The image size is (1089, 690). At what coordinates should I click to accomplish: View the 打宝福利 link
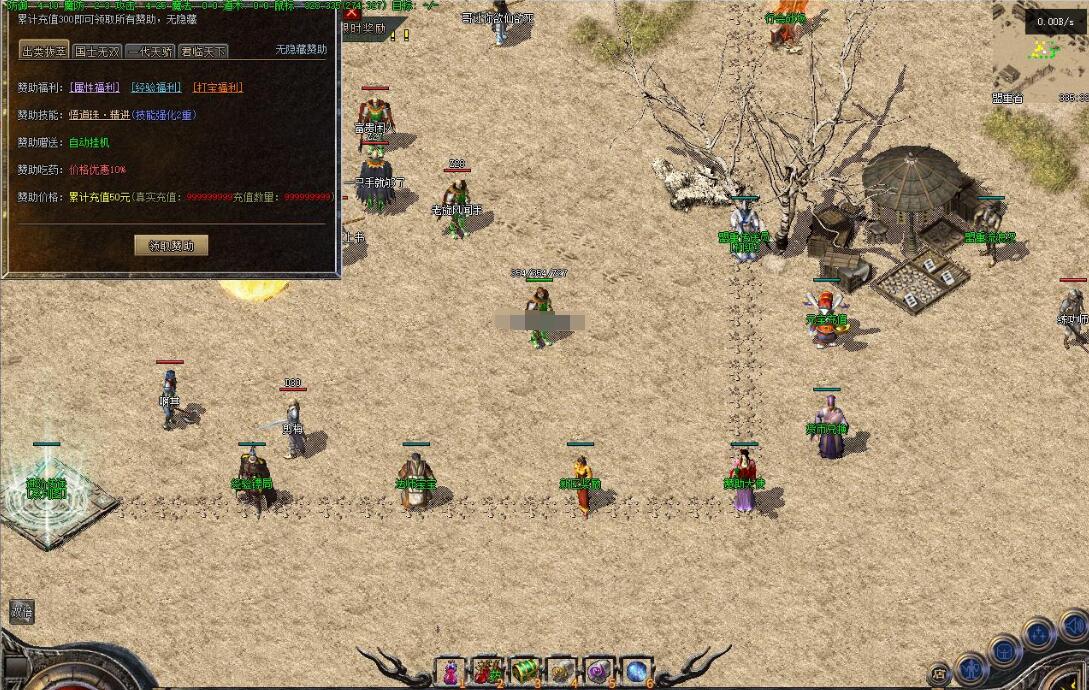(217, 88)
